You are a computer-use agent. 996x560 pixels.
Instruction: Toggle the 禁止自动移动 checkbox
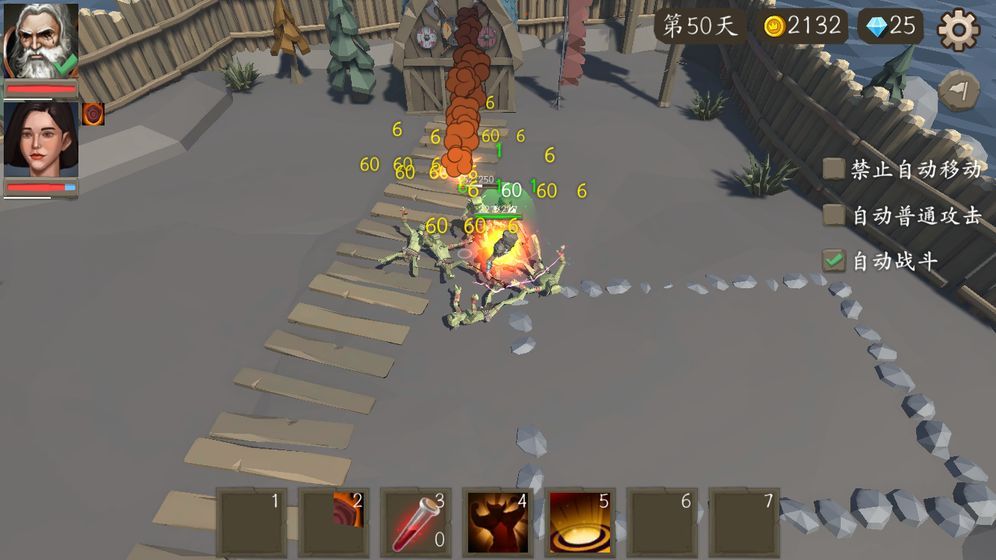(833, 168)
